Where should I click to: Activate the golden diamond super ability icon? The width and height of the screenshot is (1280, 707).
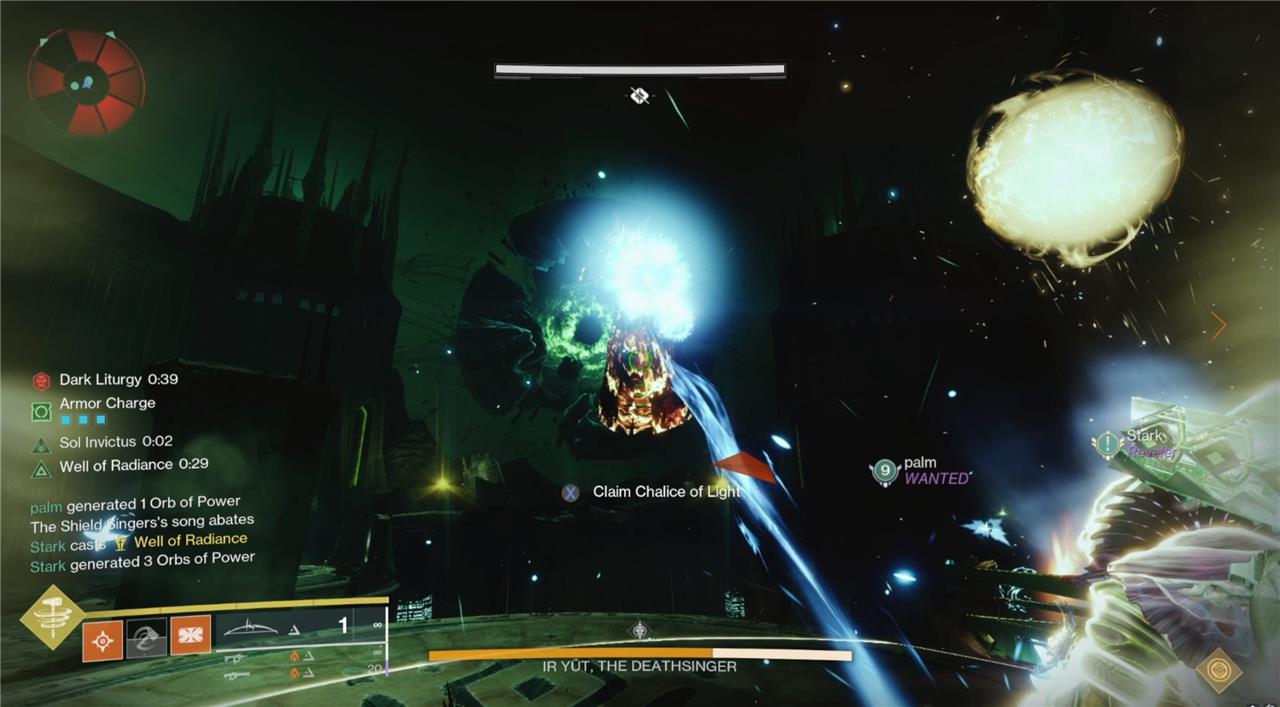tap(52, 616)
